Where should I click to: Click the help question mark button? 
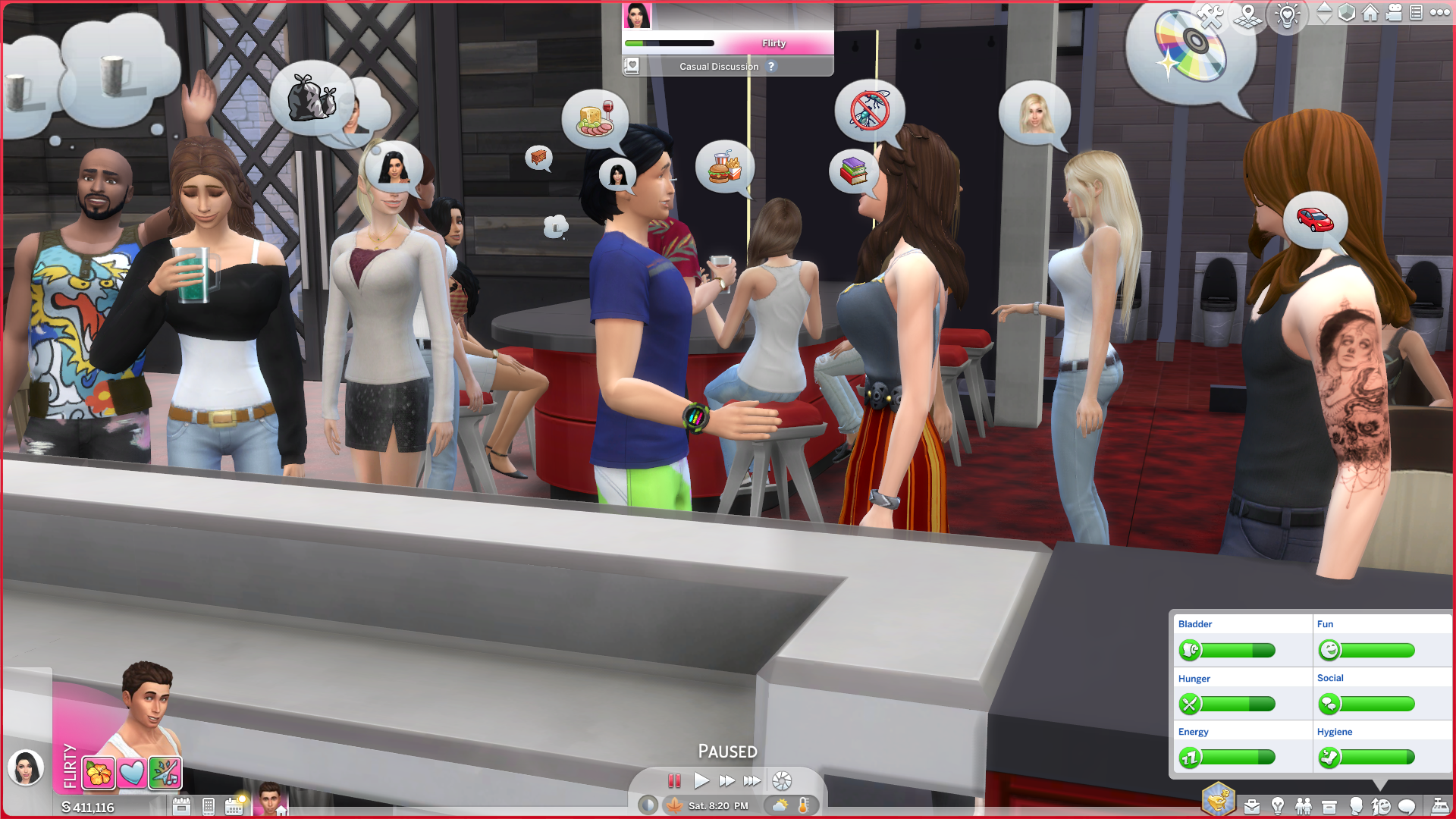(771, 67)
